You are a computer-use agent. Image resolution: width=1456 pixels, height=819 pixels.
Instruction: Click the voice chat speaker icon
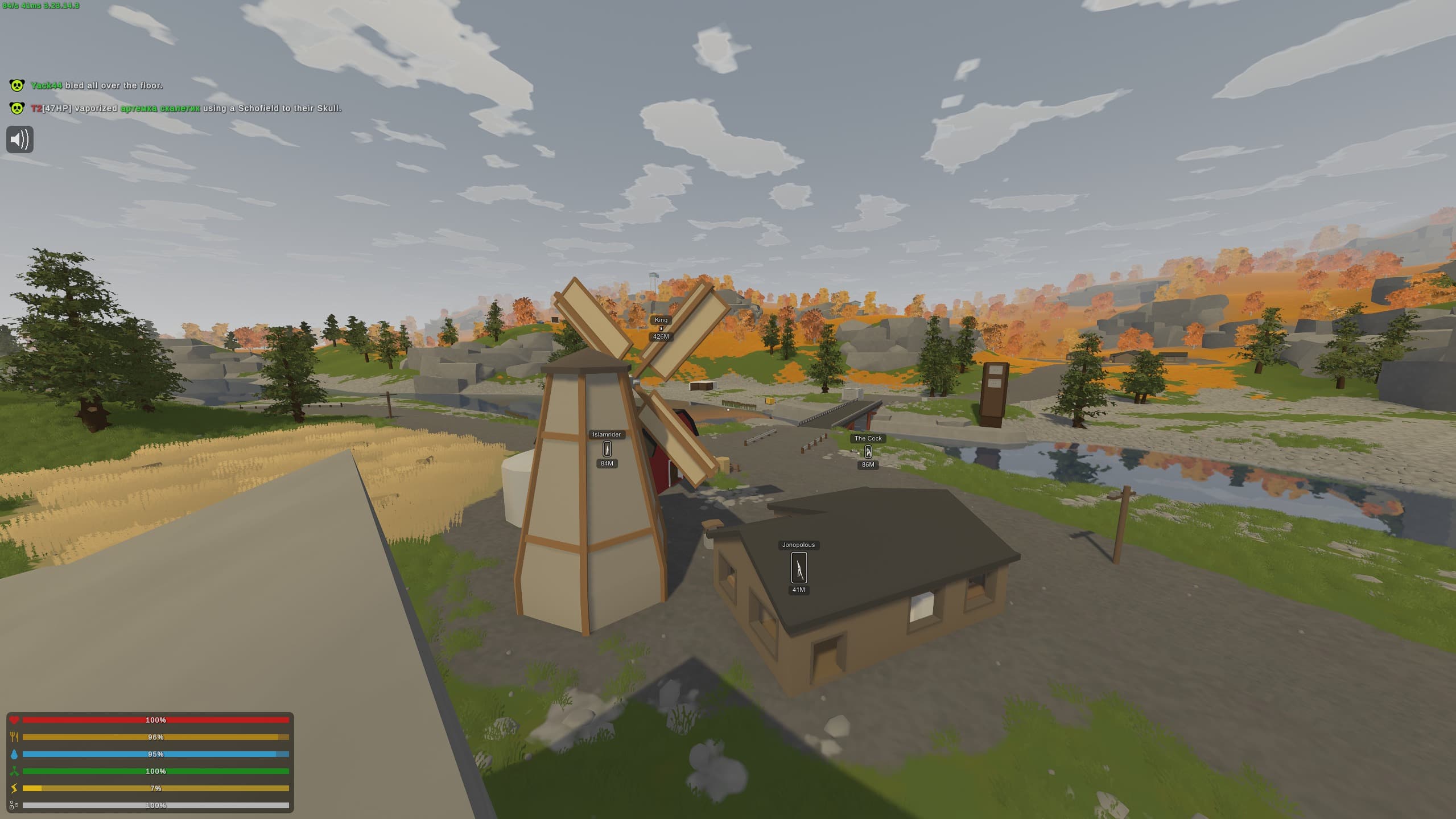tap(20, 139)
